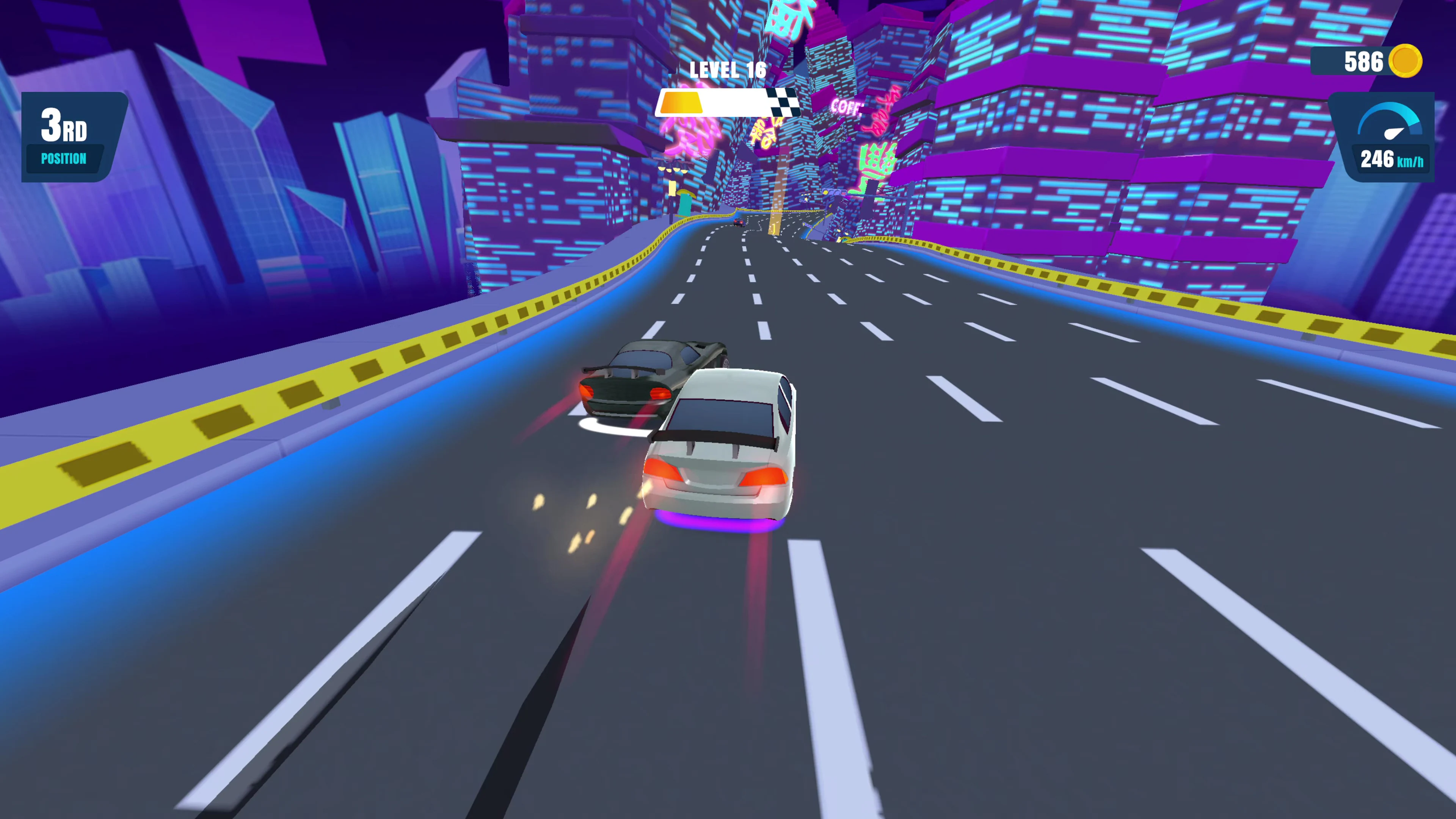The width and height of the screenshot is (1456, 819).
Task: Expand the level progress bar details
Action: pyautogui.click(x=728, y=104)
